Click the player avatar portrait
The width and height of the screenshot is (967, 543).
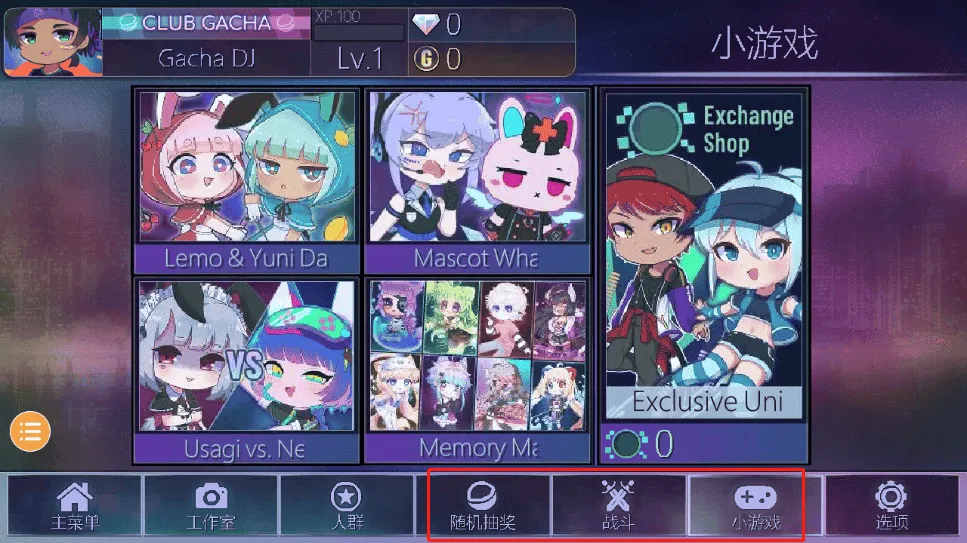[51, 42]
